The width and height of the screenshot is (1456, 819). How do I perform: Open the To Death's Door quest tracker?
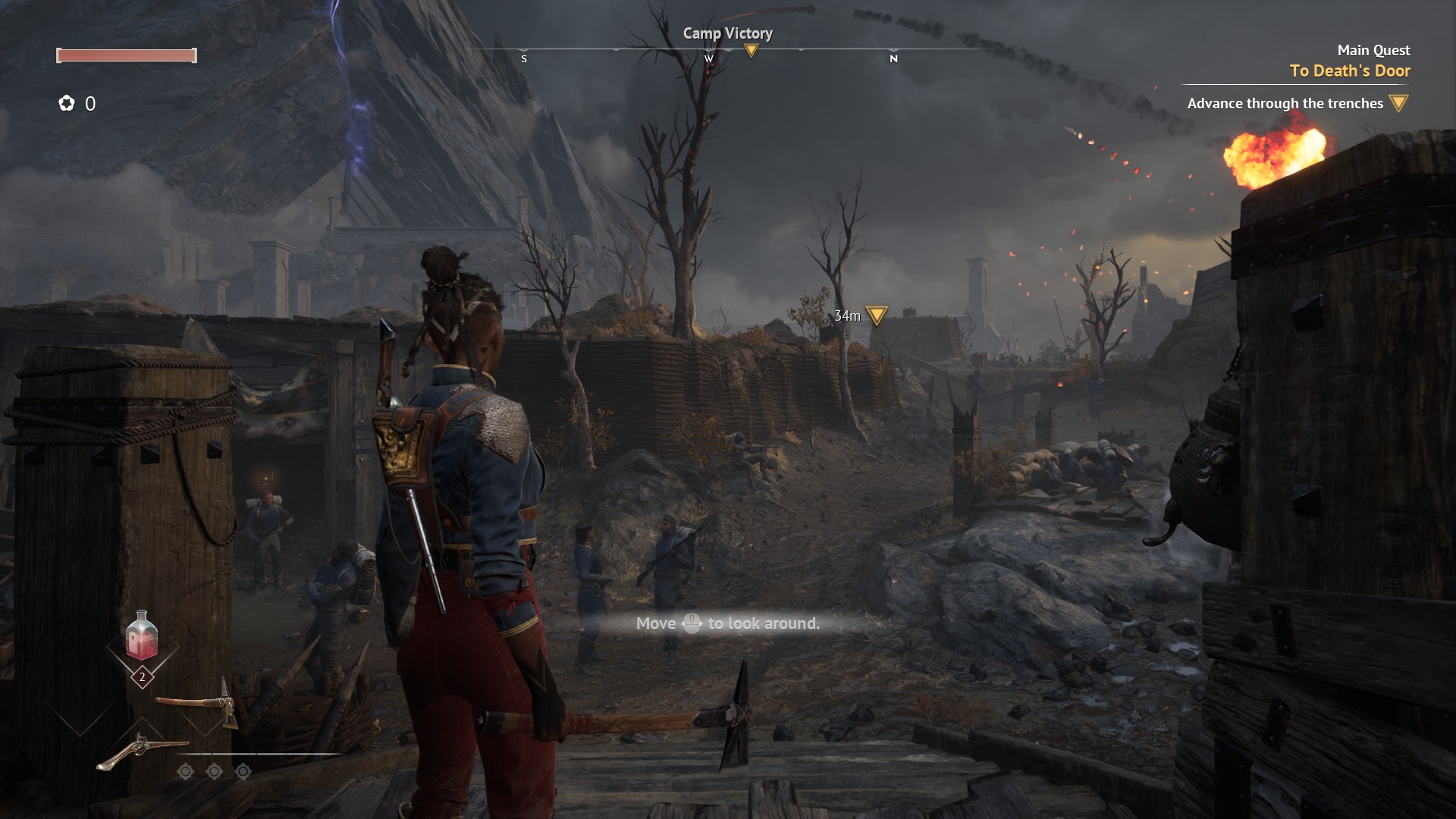pyautogui.click(x=1349, y=71)
